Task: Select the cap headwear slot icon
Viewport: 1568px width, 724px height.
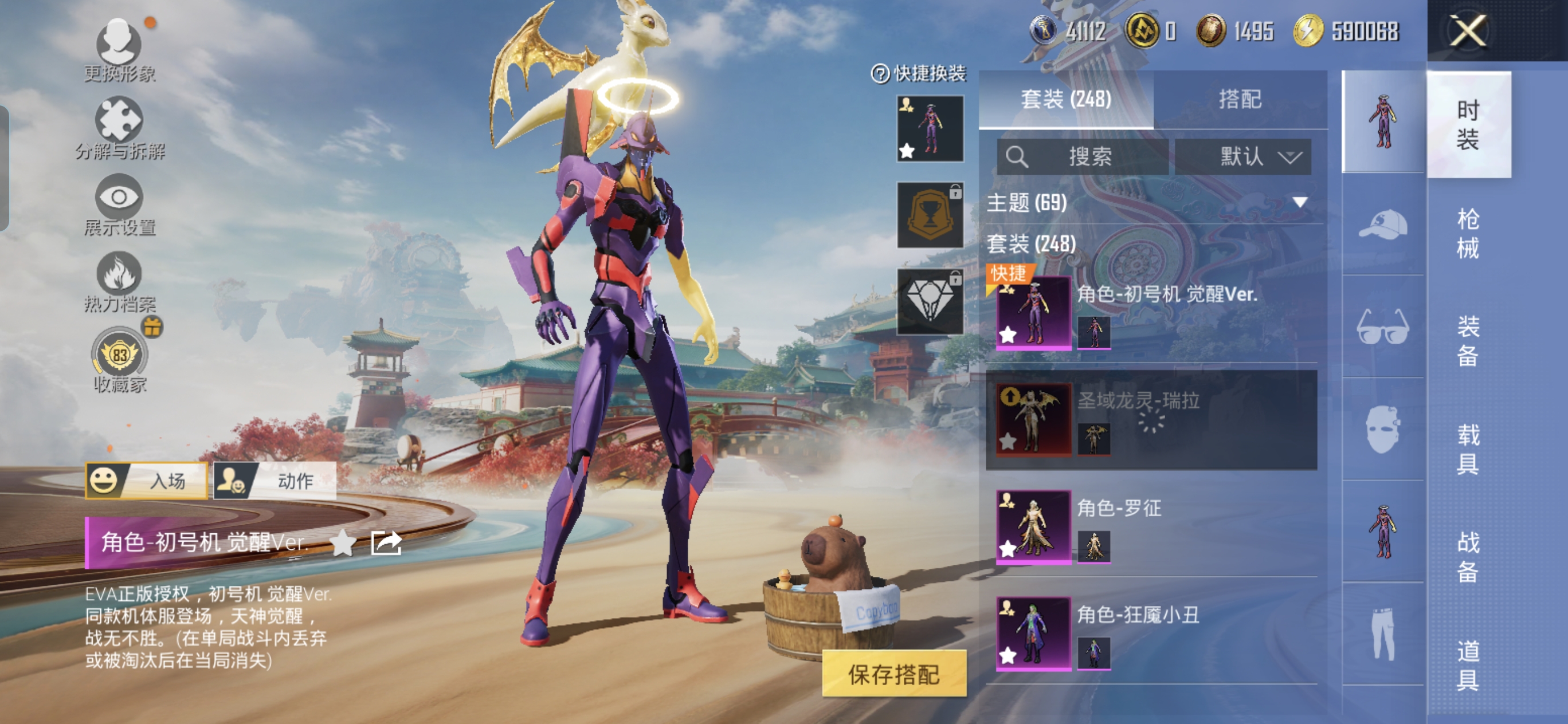Action: (1382, 225)
